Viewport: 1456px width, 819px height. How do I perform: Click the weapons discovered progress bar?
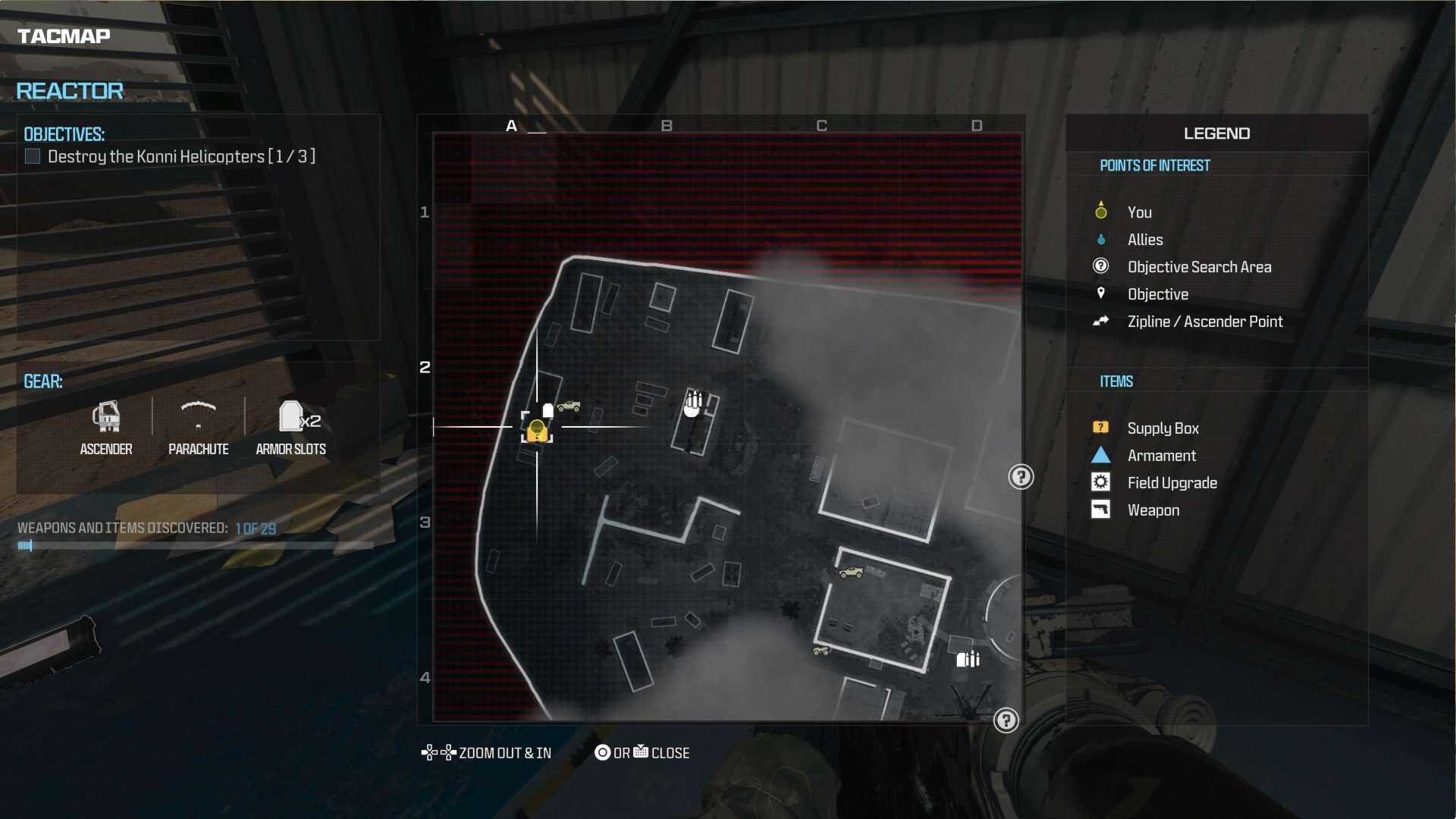click(193, 546)
